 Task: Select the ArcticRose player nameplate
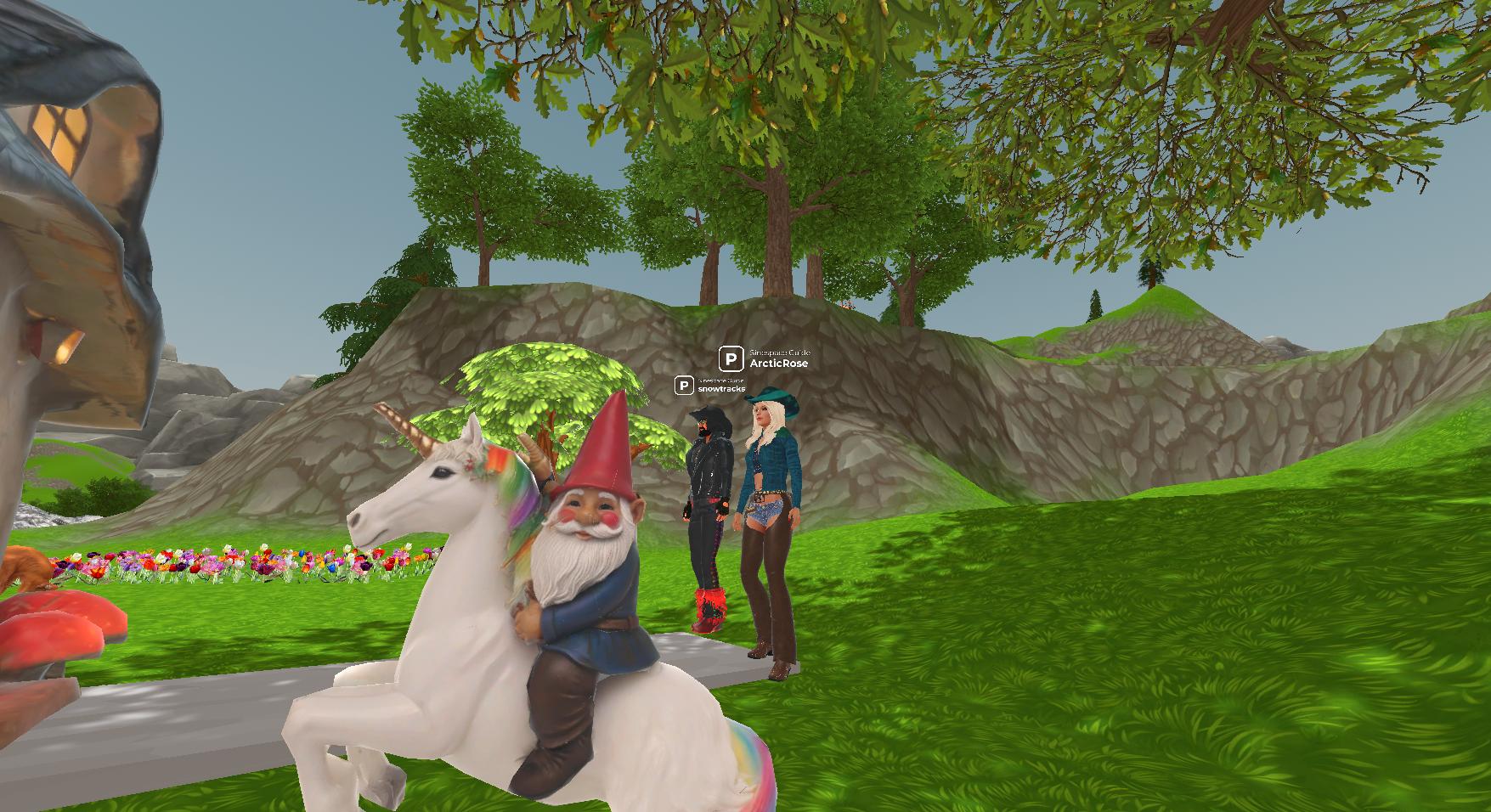pyautogui.click(x=777, y=363)
